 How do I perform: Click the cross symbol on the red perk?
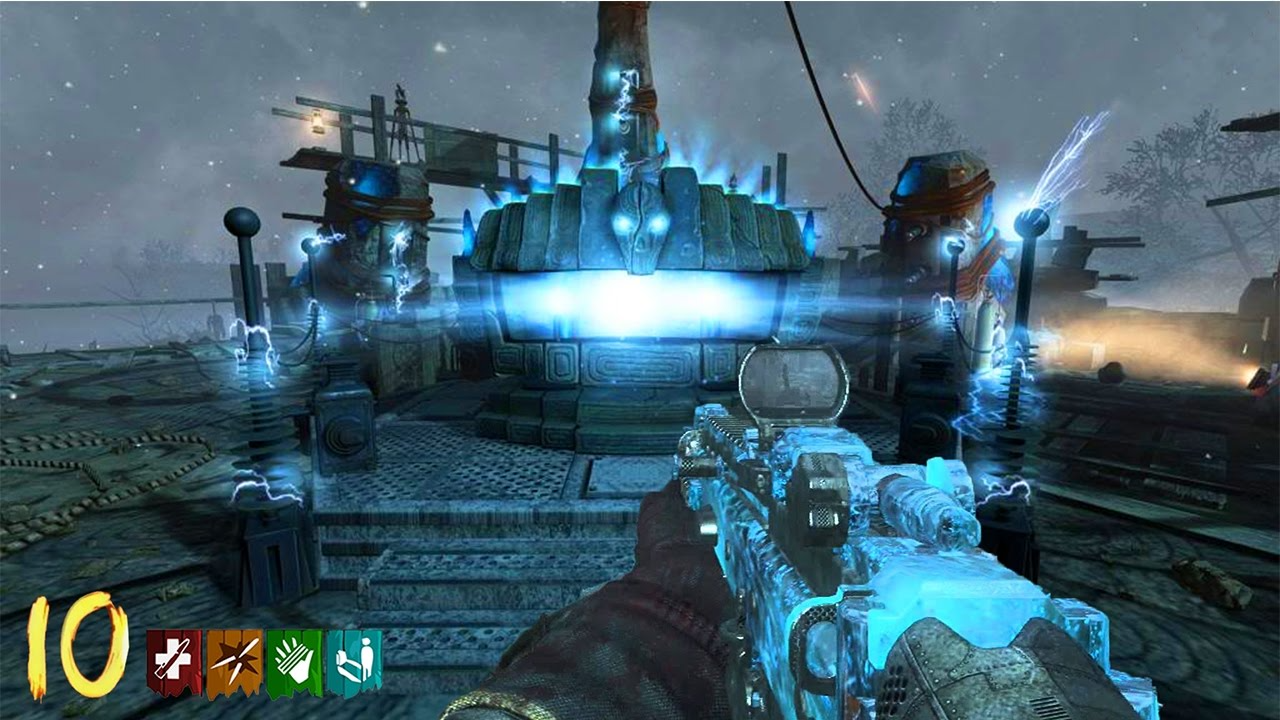170,658
